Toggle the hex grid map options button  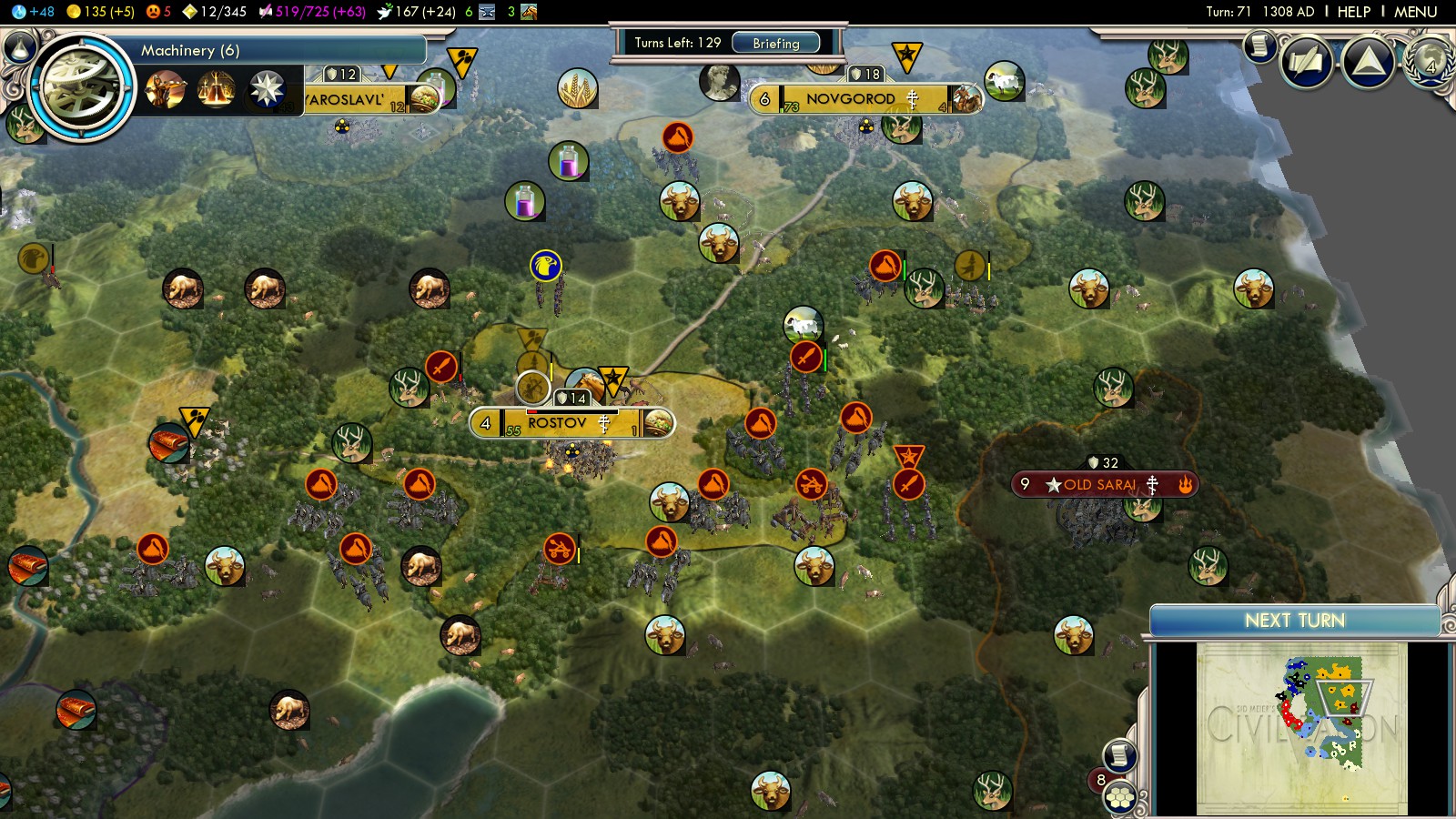1120,798
